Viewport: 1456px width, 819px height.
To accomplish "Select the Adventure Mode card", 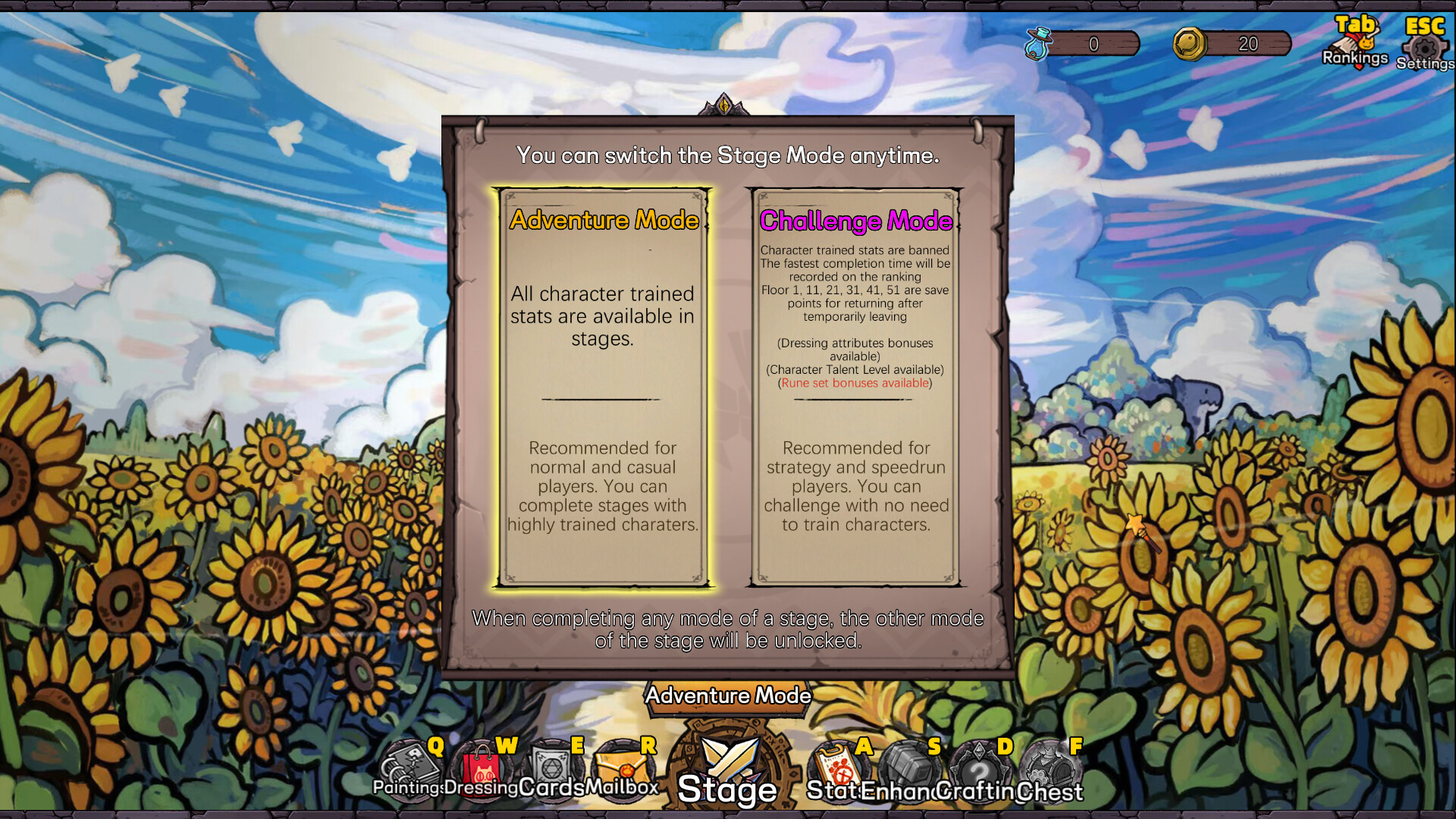I will click(603, 387).
